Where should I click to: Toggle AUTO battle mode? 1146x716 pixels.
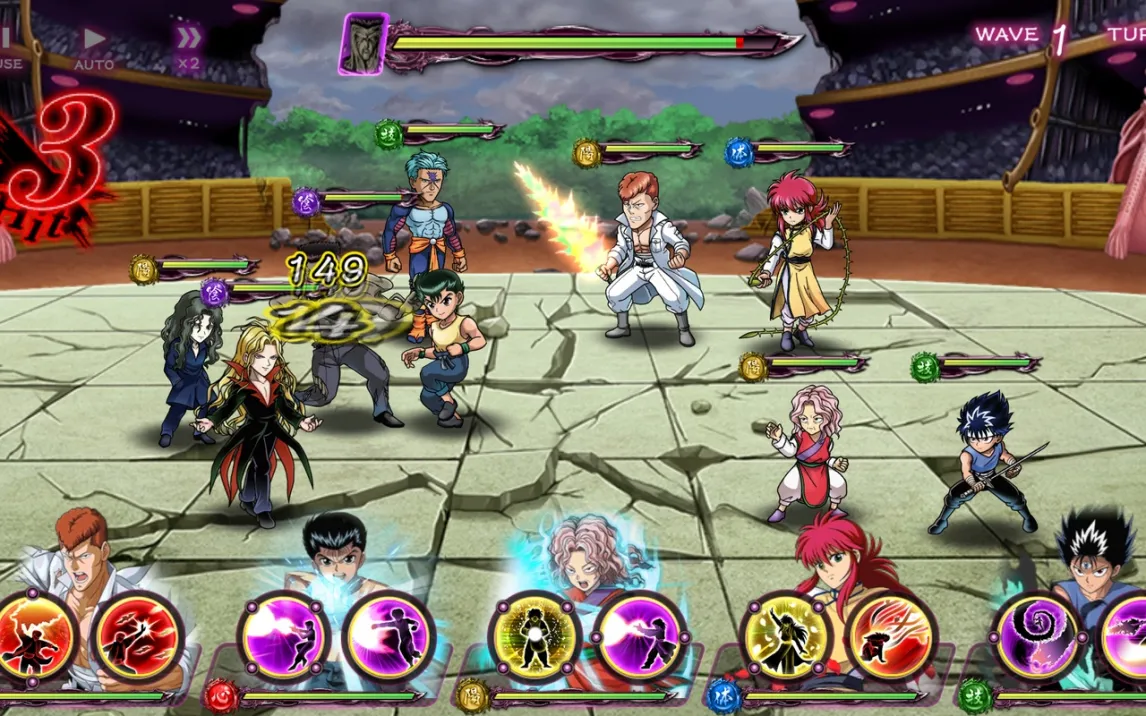coord(93,47)
